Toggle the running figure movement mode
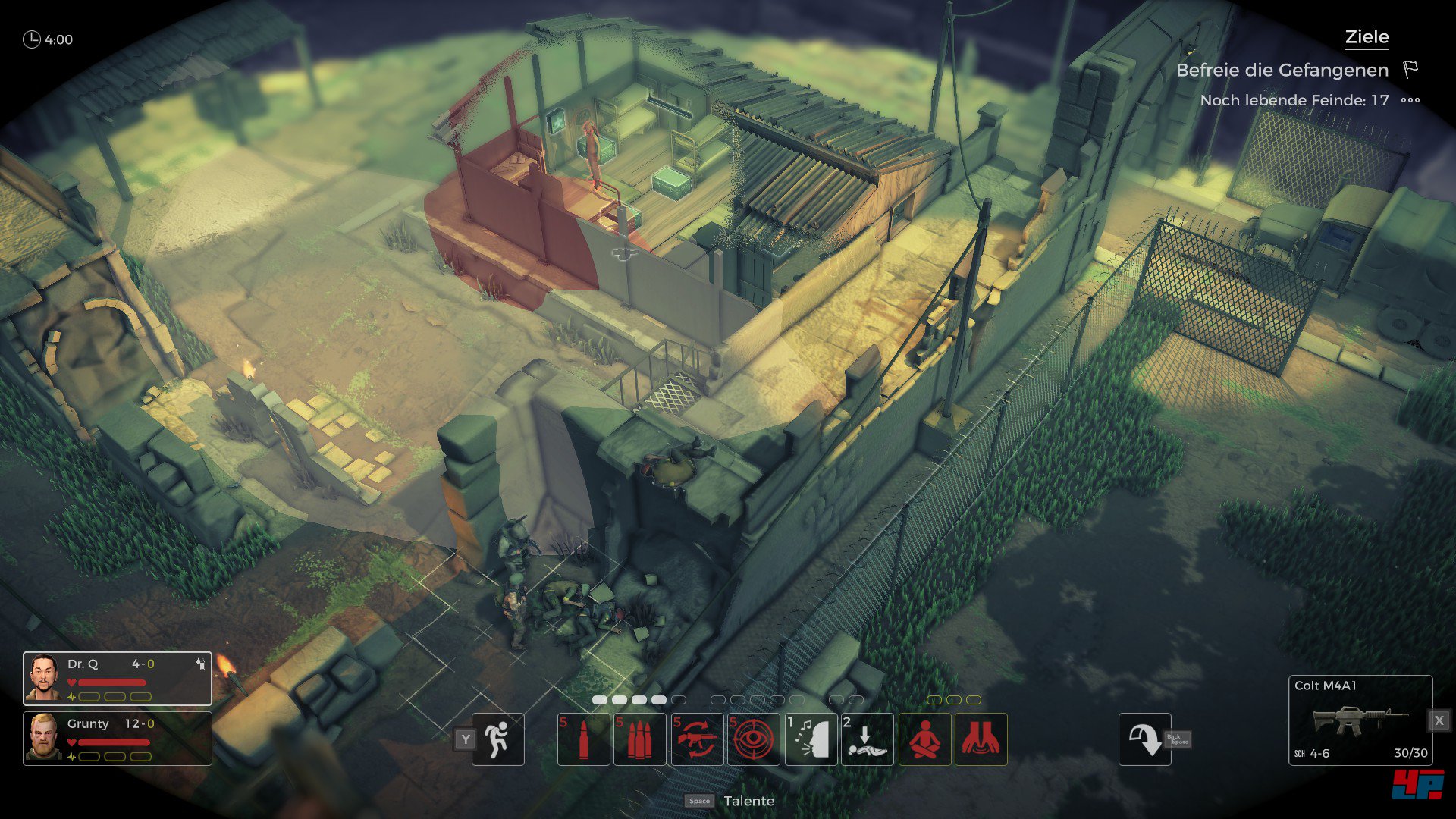 (x=497, y=739)
